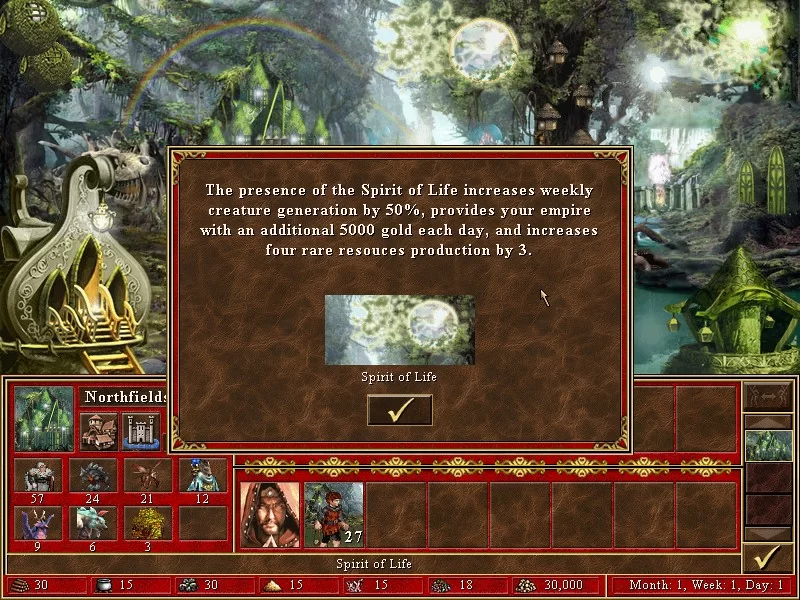
Task: Click the swap heroes arrows button
Action: tap(768, 397)
